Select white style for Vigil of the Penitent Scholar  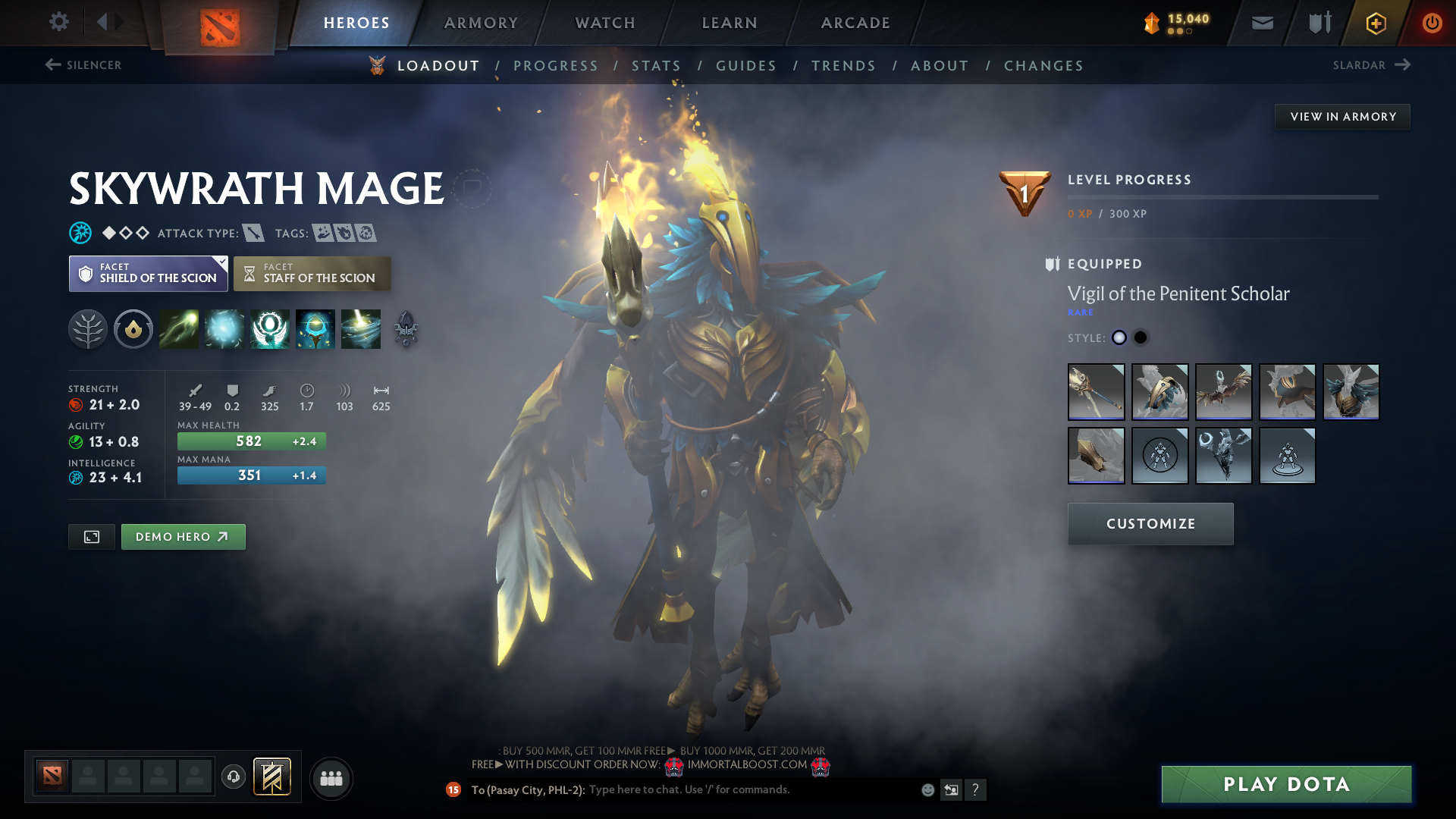tap(1119, 338)
